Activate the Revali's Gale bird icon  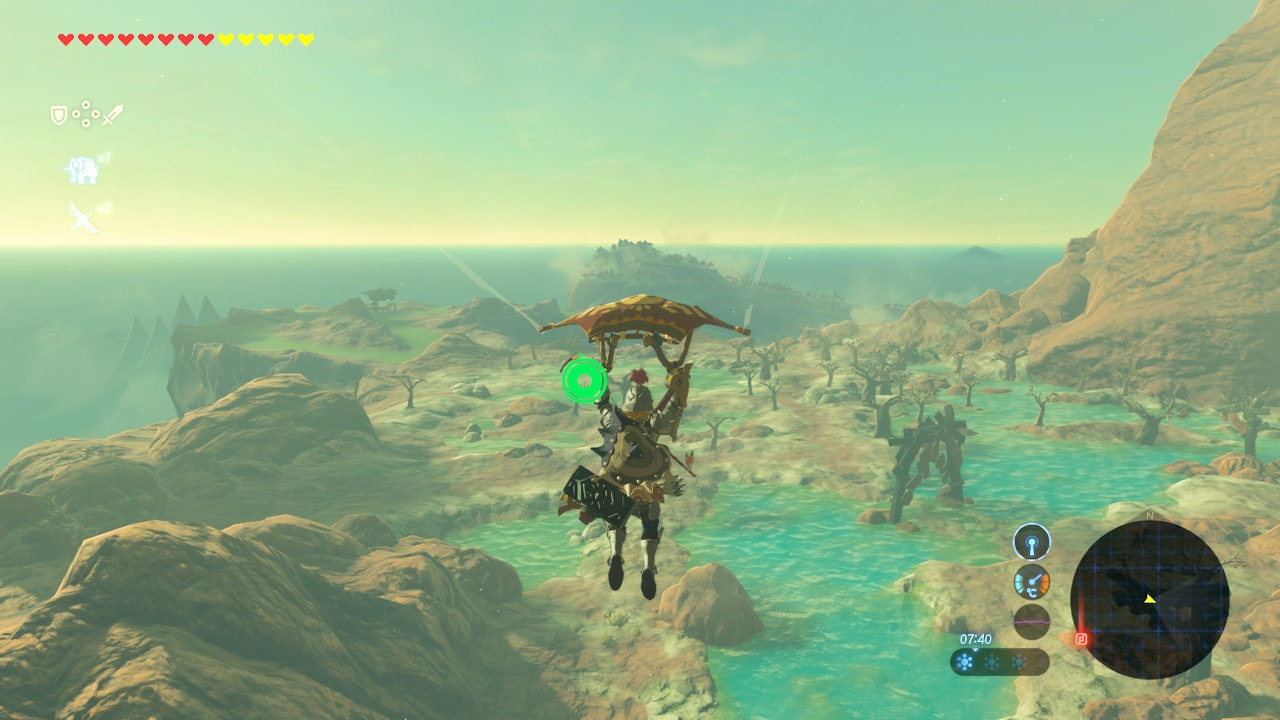tap(81, 216)
